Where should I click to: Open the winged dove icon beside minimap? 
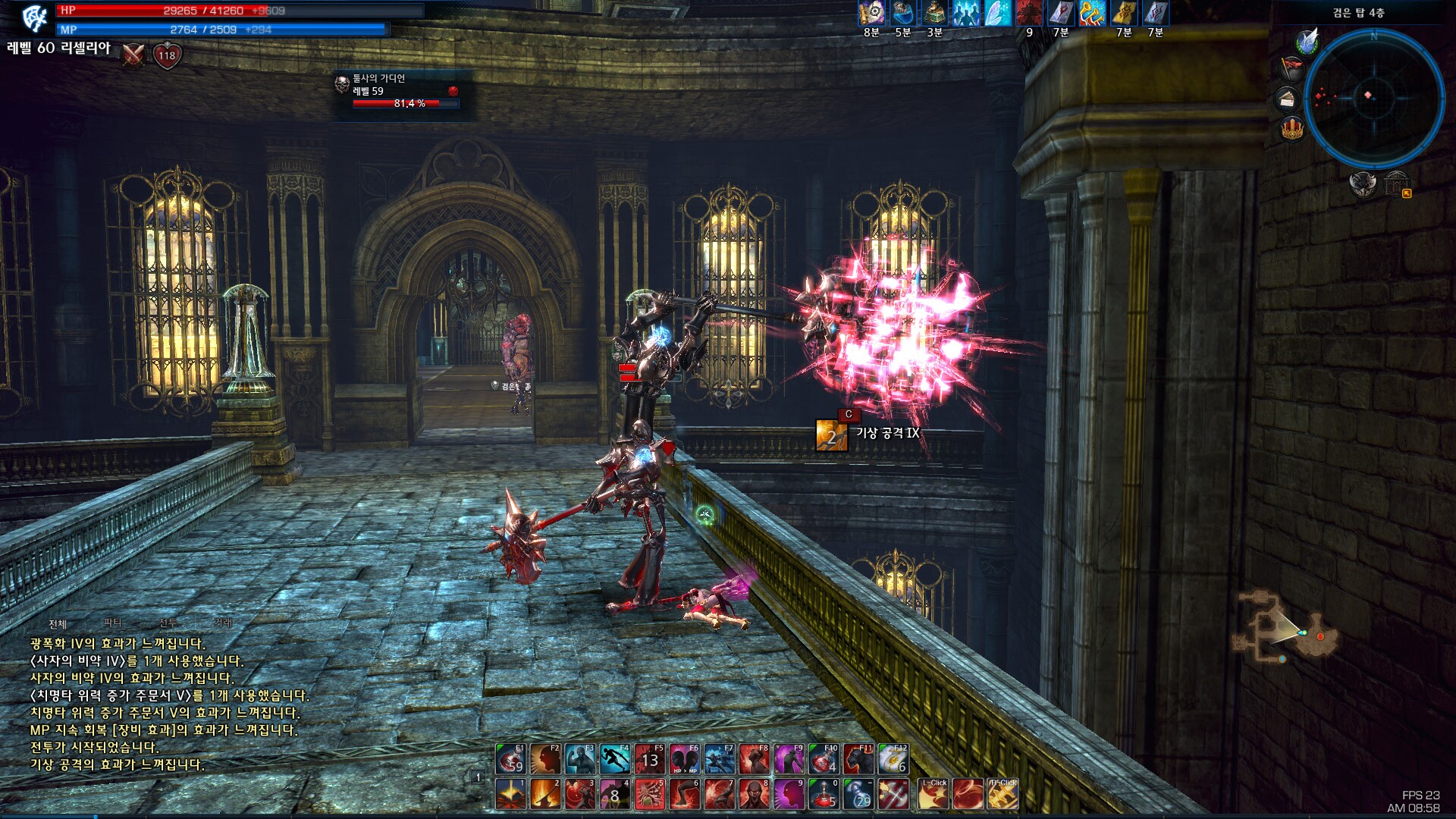click(1307, 41)
